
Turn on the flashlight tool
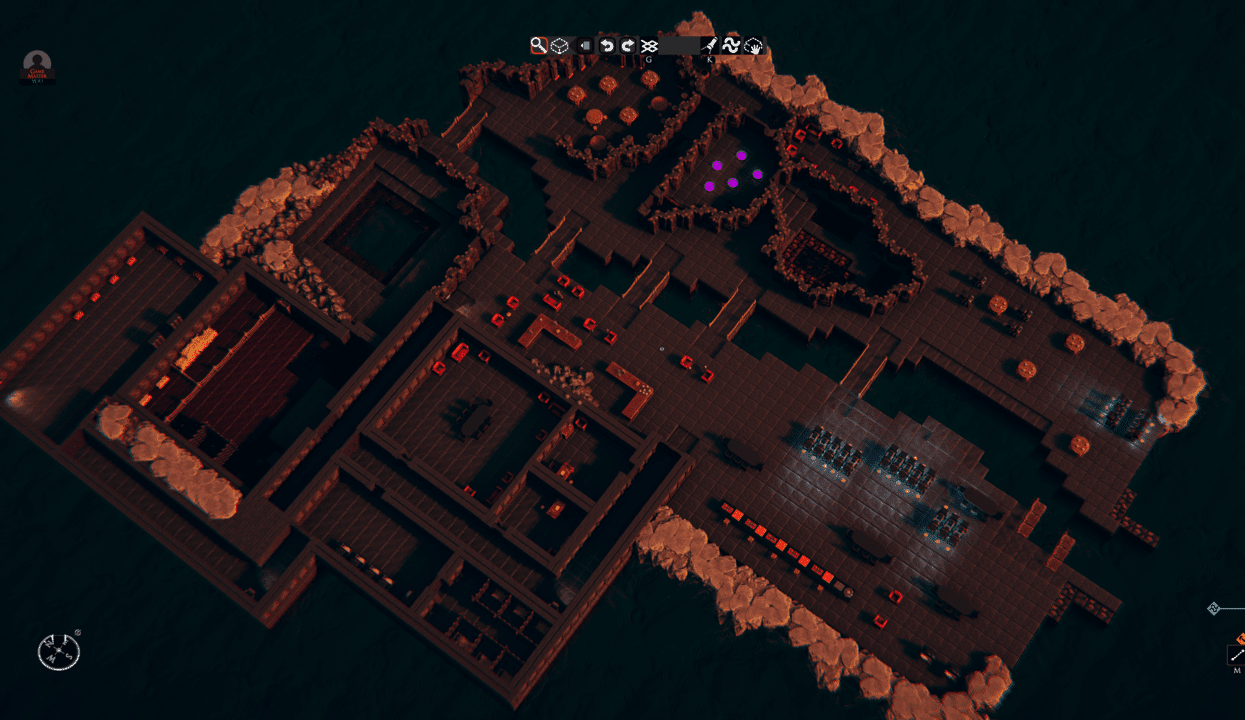[x=709, y=45]
